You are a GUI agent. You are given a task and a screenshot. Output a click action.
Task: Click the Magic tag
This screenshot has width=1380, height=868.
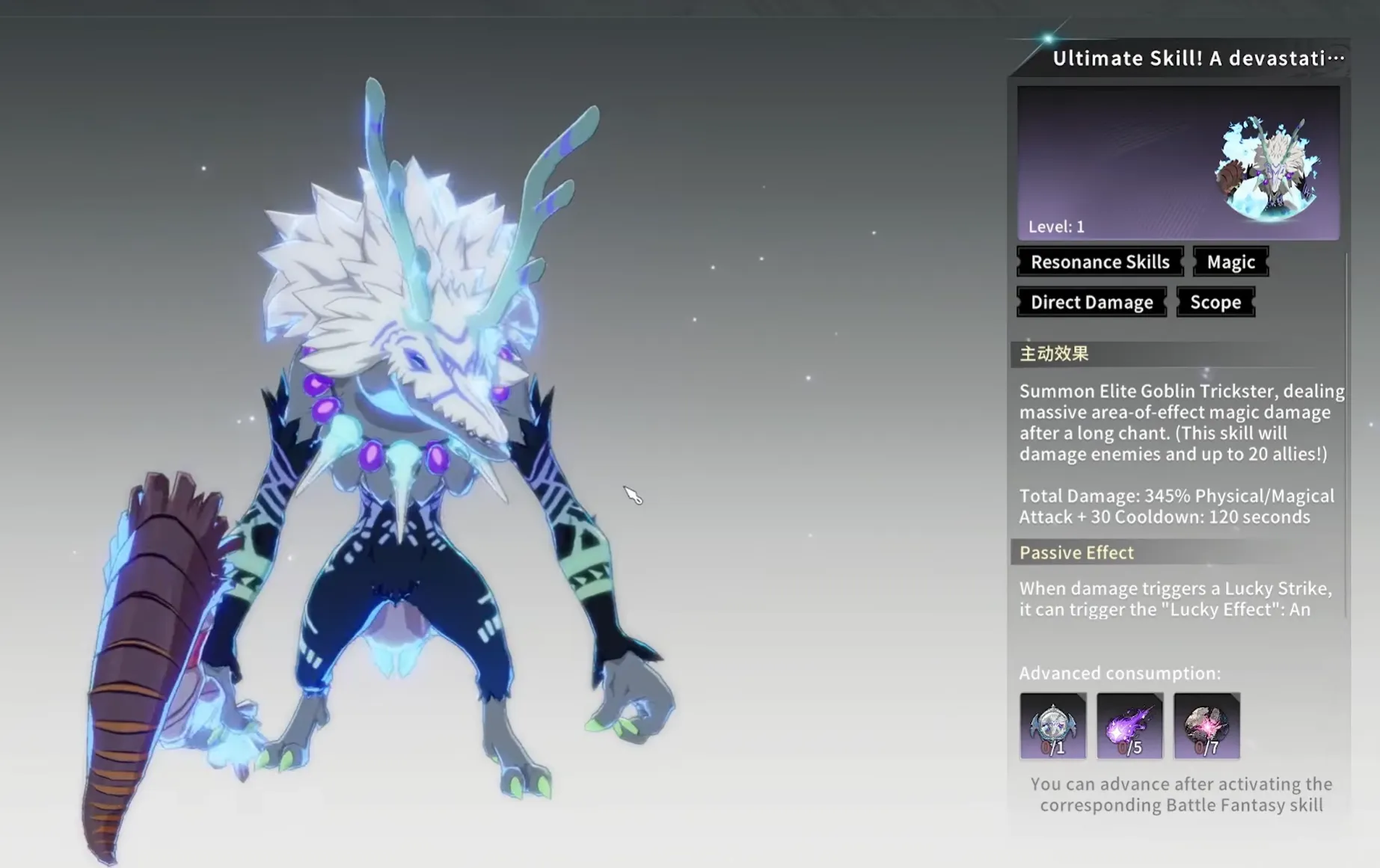click(1230, 262)
